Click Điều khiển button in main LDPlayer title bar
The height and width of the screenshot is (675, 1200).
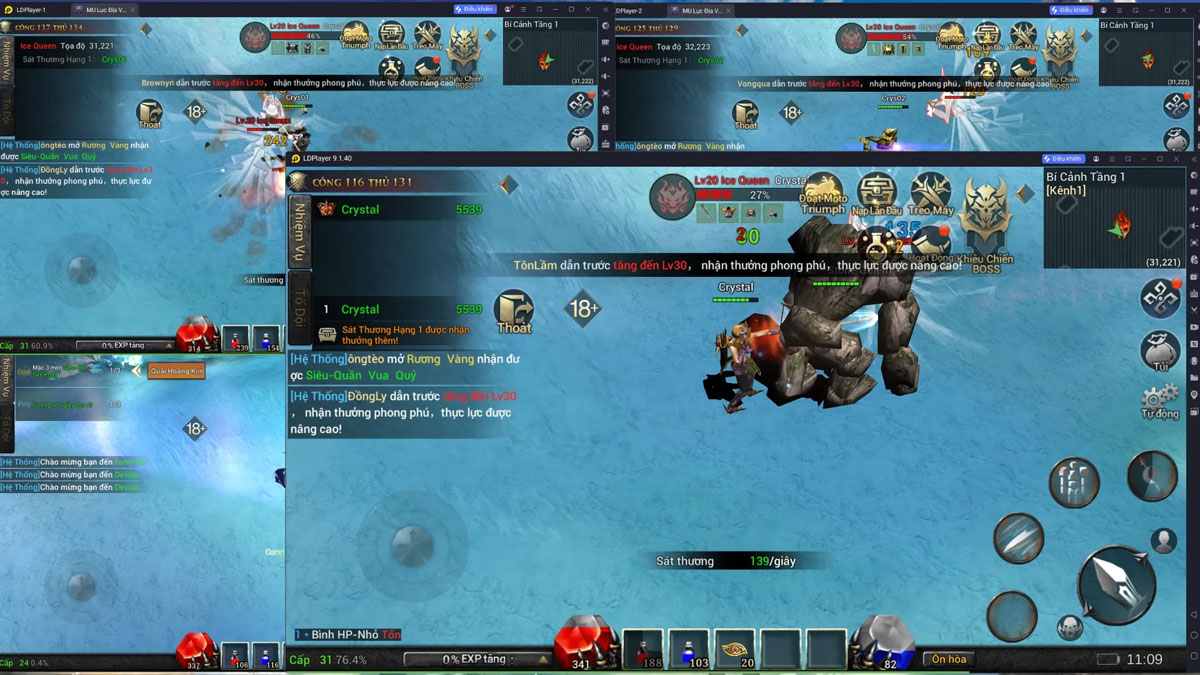coord(1062,158)
